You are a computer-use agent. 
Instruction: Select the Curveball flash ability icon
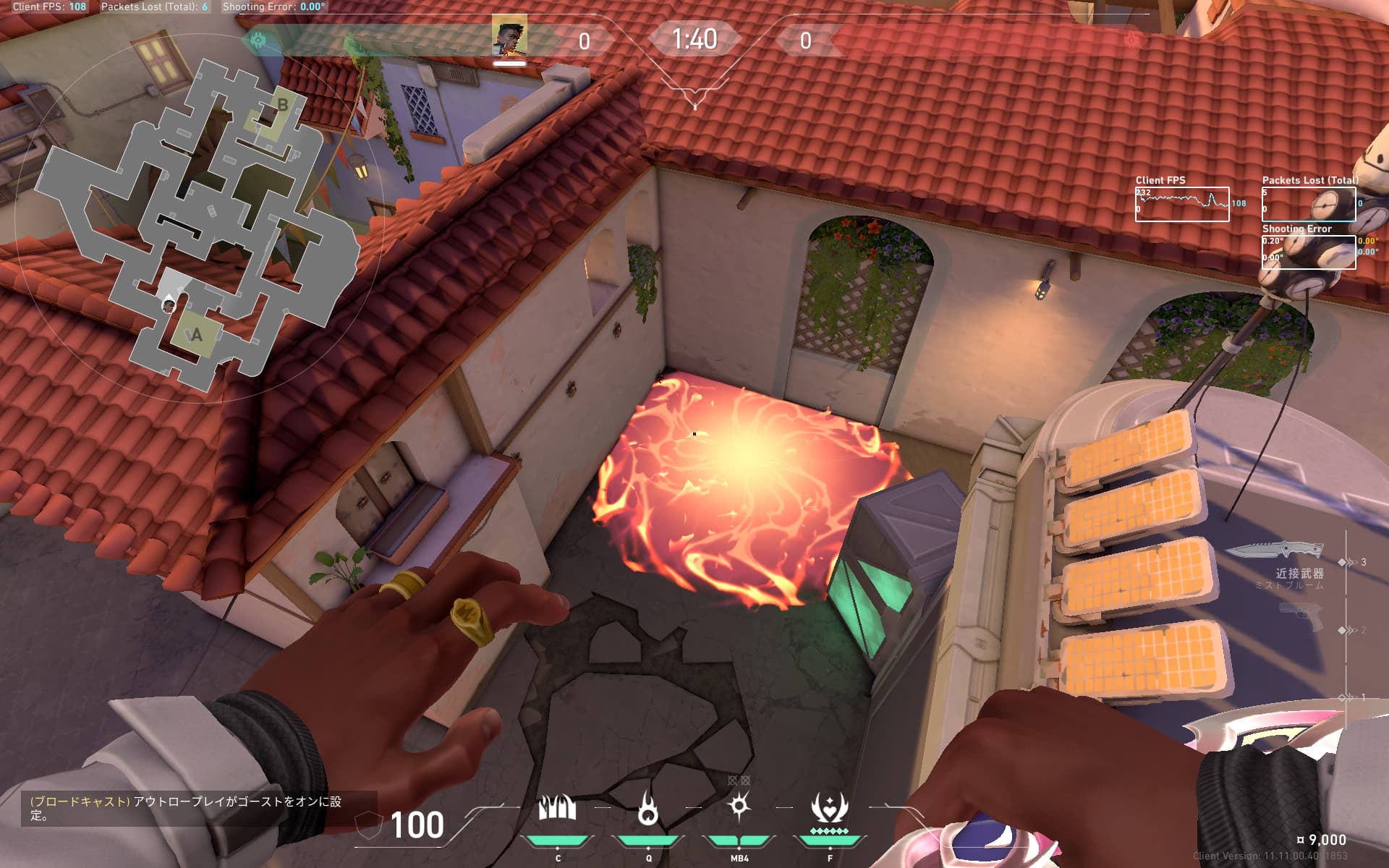click(739, 806)
